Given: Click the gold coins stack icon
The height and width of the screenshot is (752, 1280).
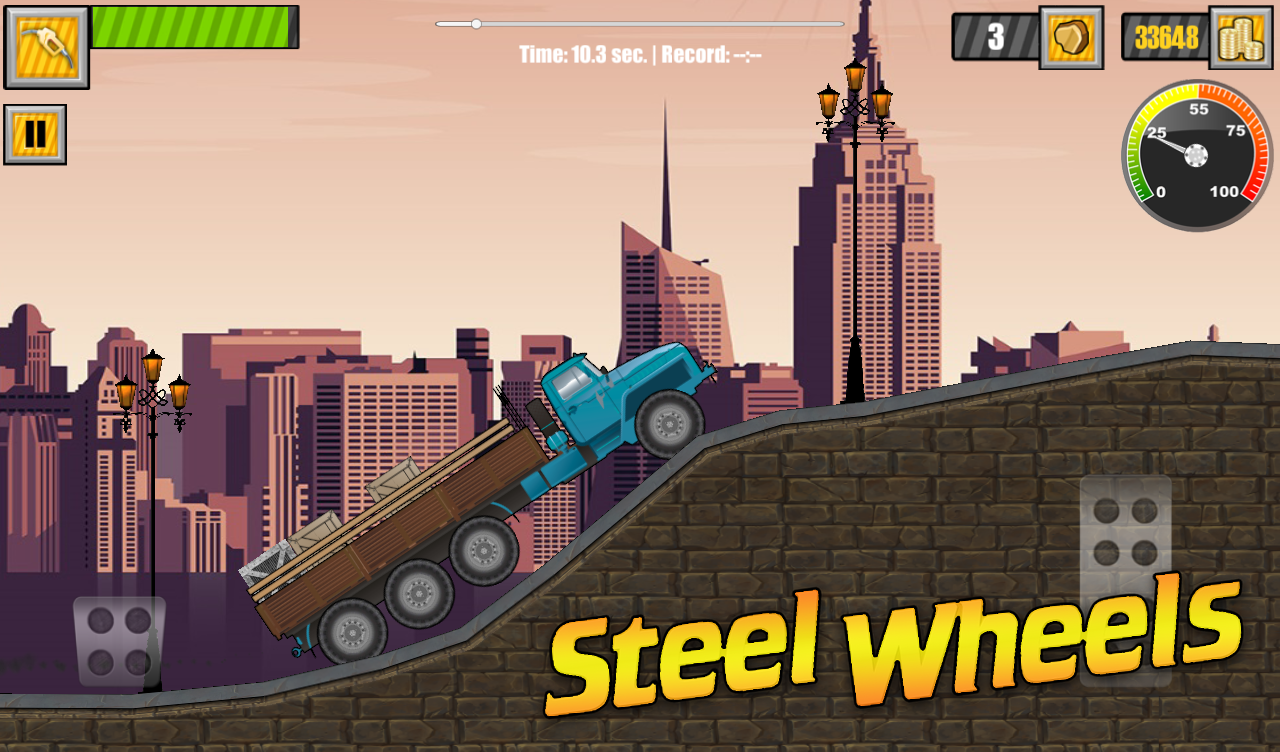Looking at the screenshot, I should (x=1240, y=38).
